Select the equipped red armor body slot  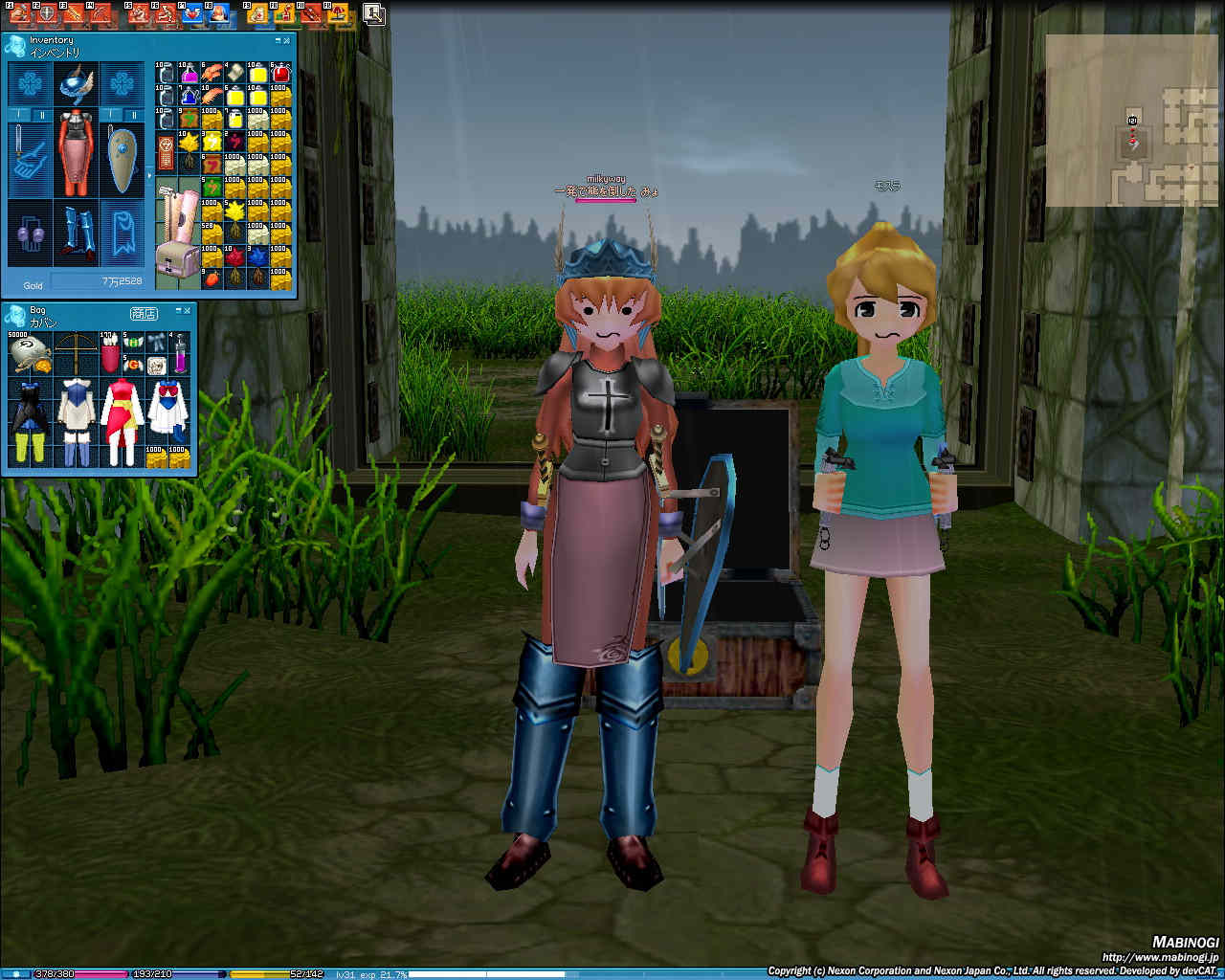click(x=77, y=153)
